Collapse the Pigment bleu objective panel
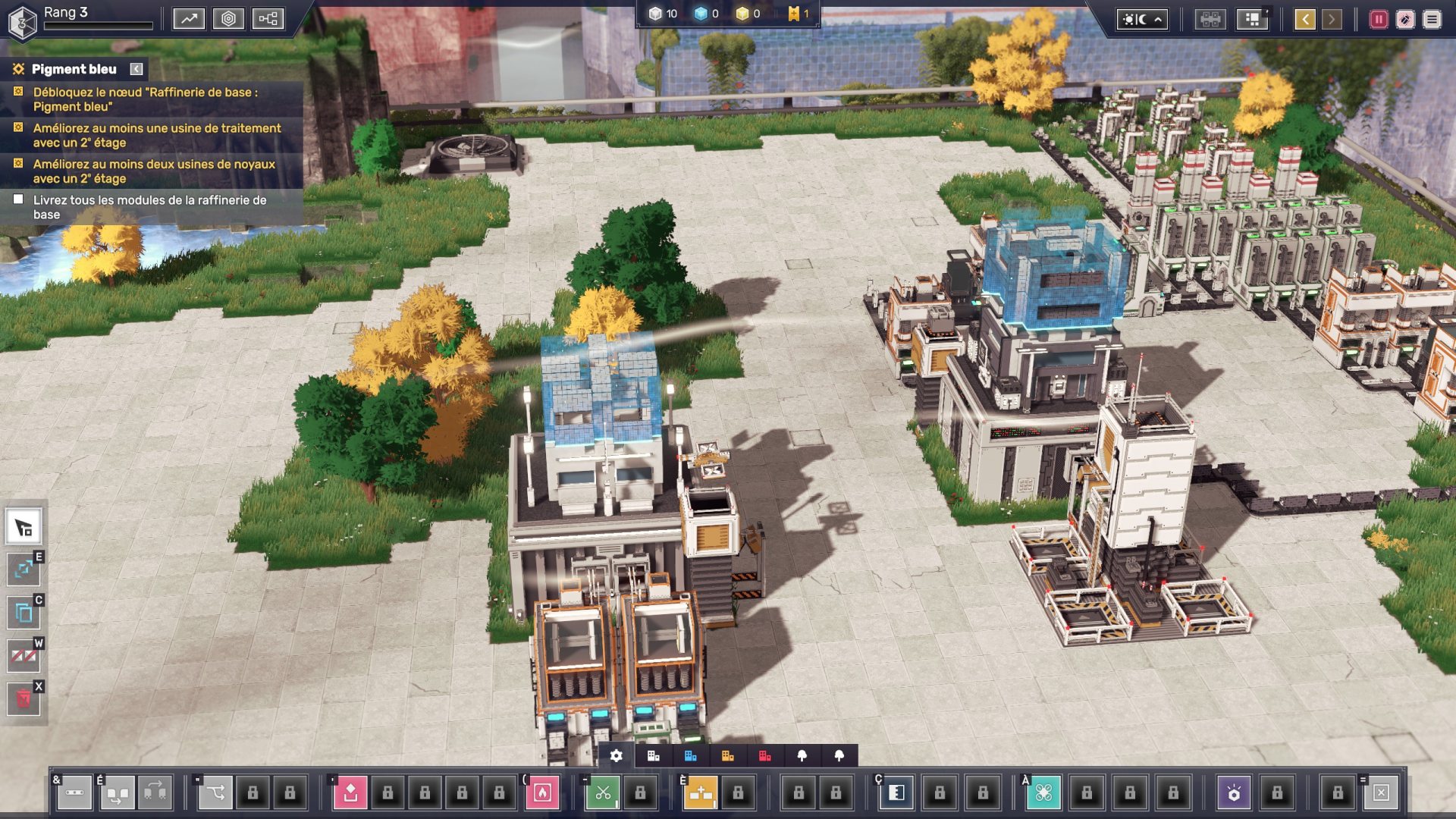Screen dimensions: 1456x819 click(136, 69)
